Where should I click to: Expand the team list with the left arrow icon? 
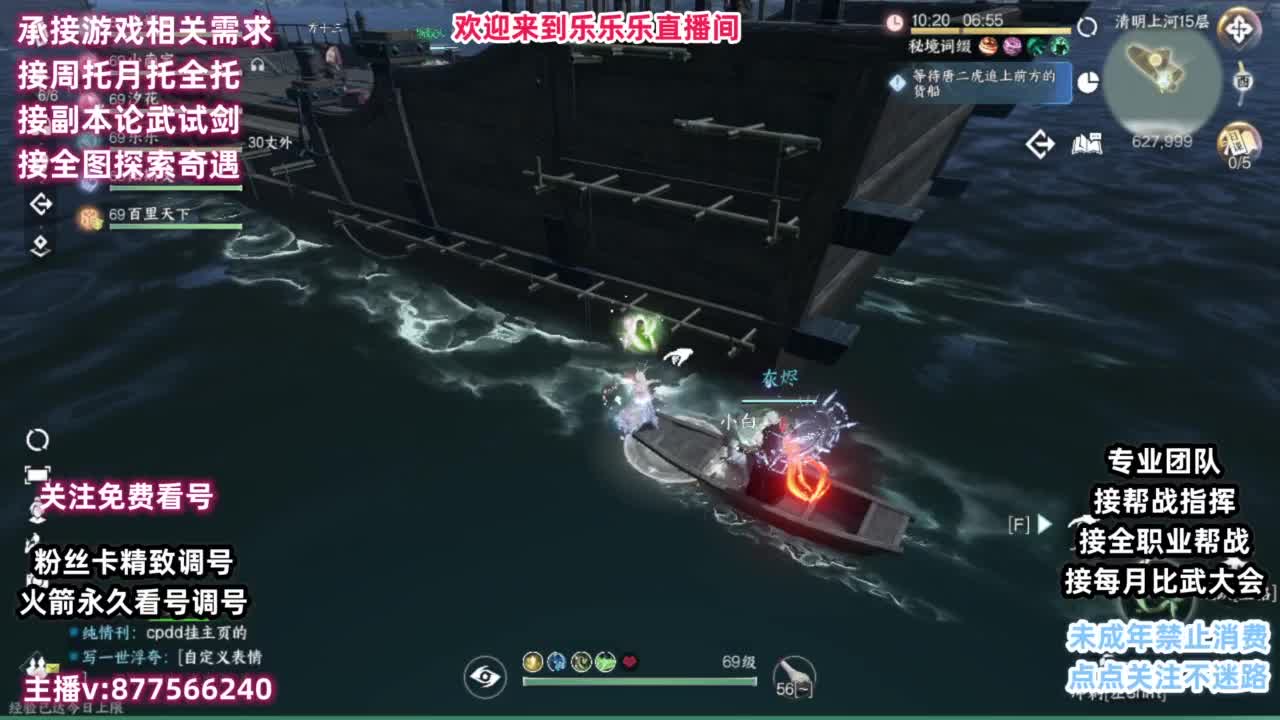point(44,203)
